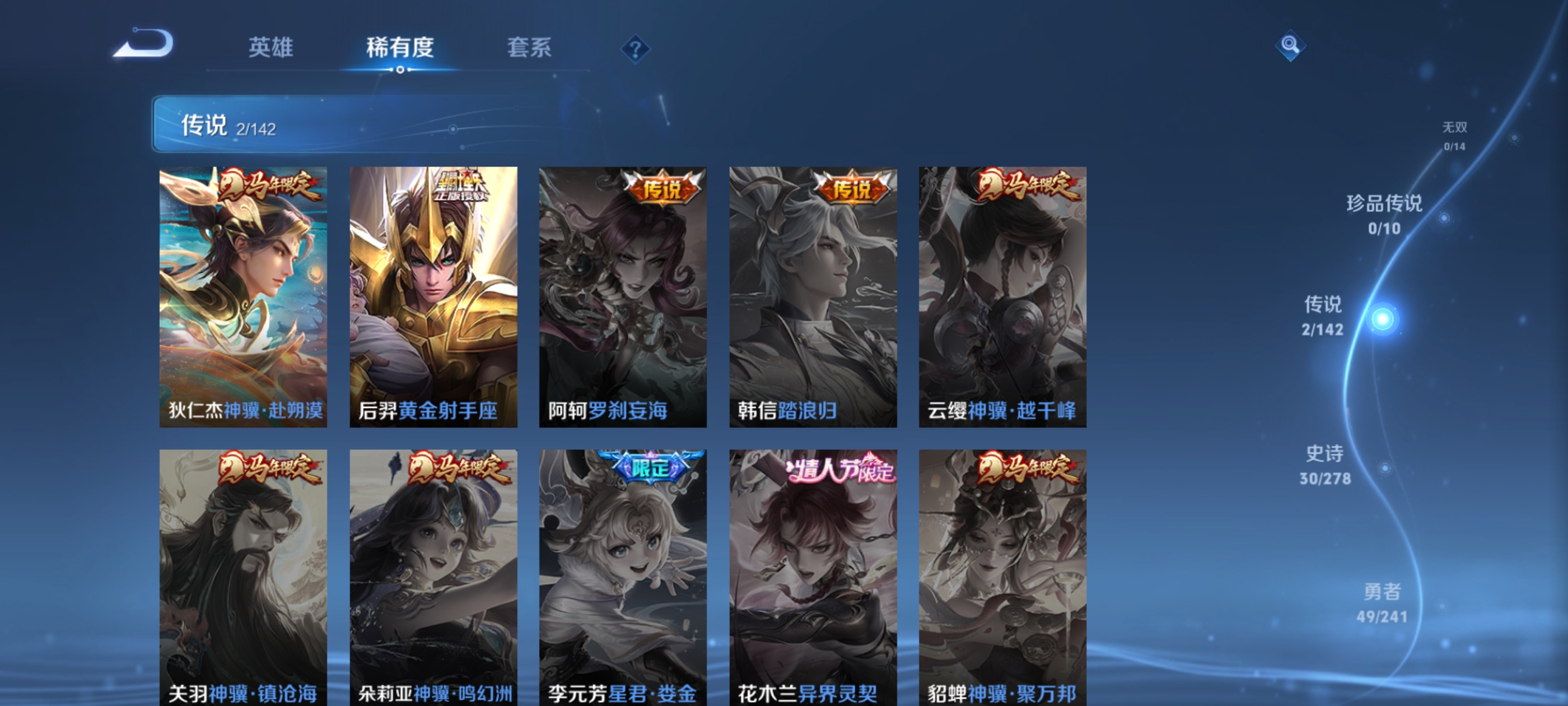Switch to the 英雄 tab
The height and width of the screenshot is (706, 1568).
[270, 48]
